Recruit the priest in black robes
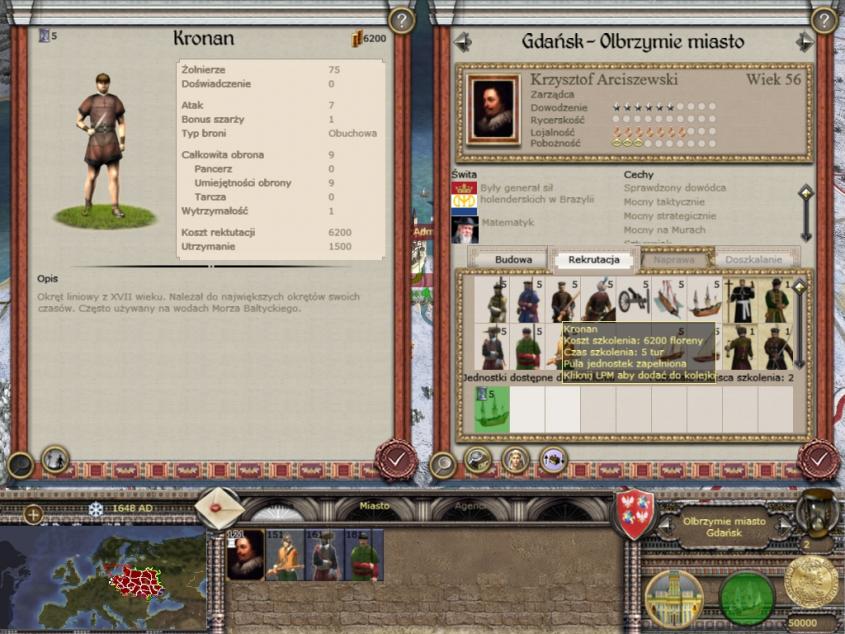Image resolution: width=845 pixels, height=634 pixels. pos(741,299)
